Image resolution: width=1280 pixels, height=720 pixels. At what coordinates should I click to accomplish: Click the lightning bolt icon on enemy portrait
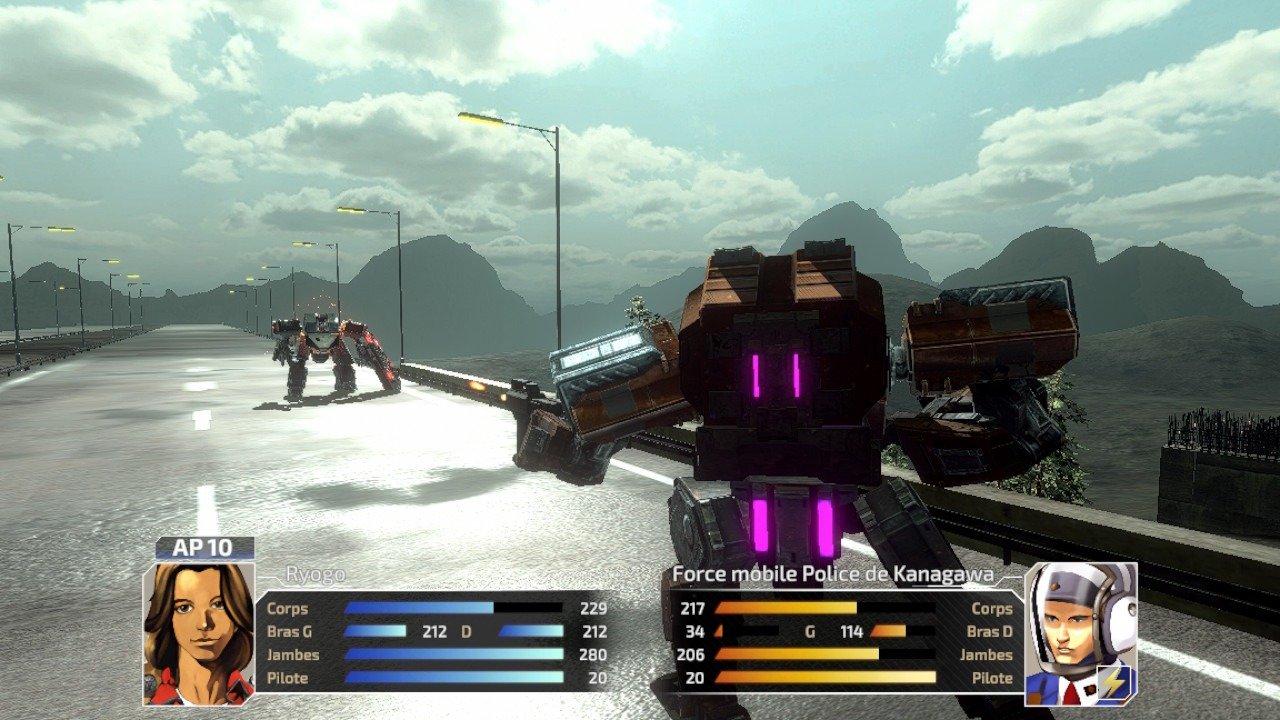click(x=1114, y=681)
